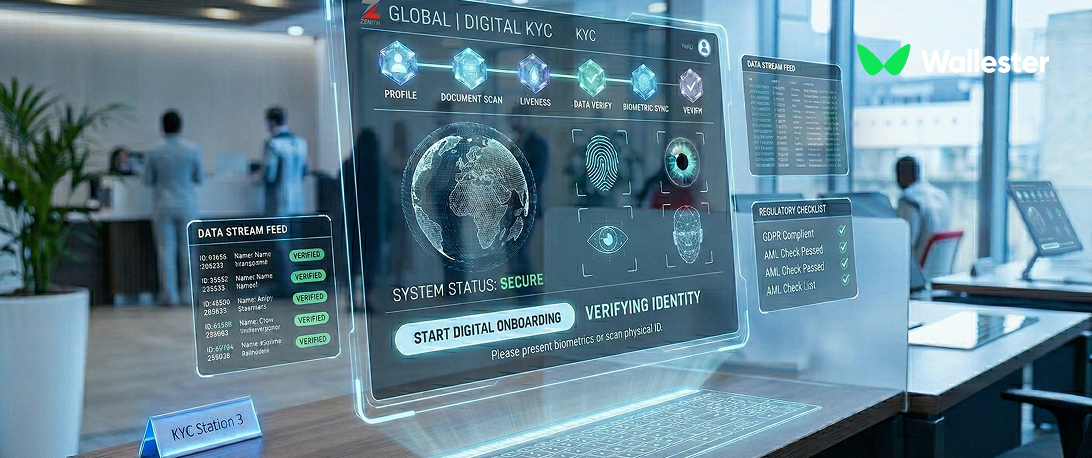Open the Document Scan step
The width and height of the screenshot is (1092, 458).
coord(469,68)
